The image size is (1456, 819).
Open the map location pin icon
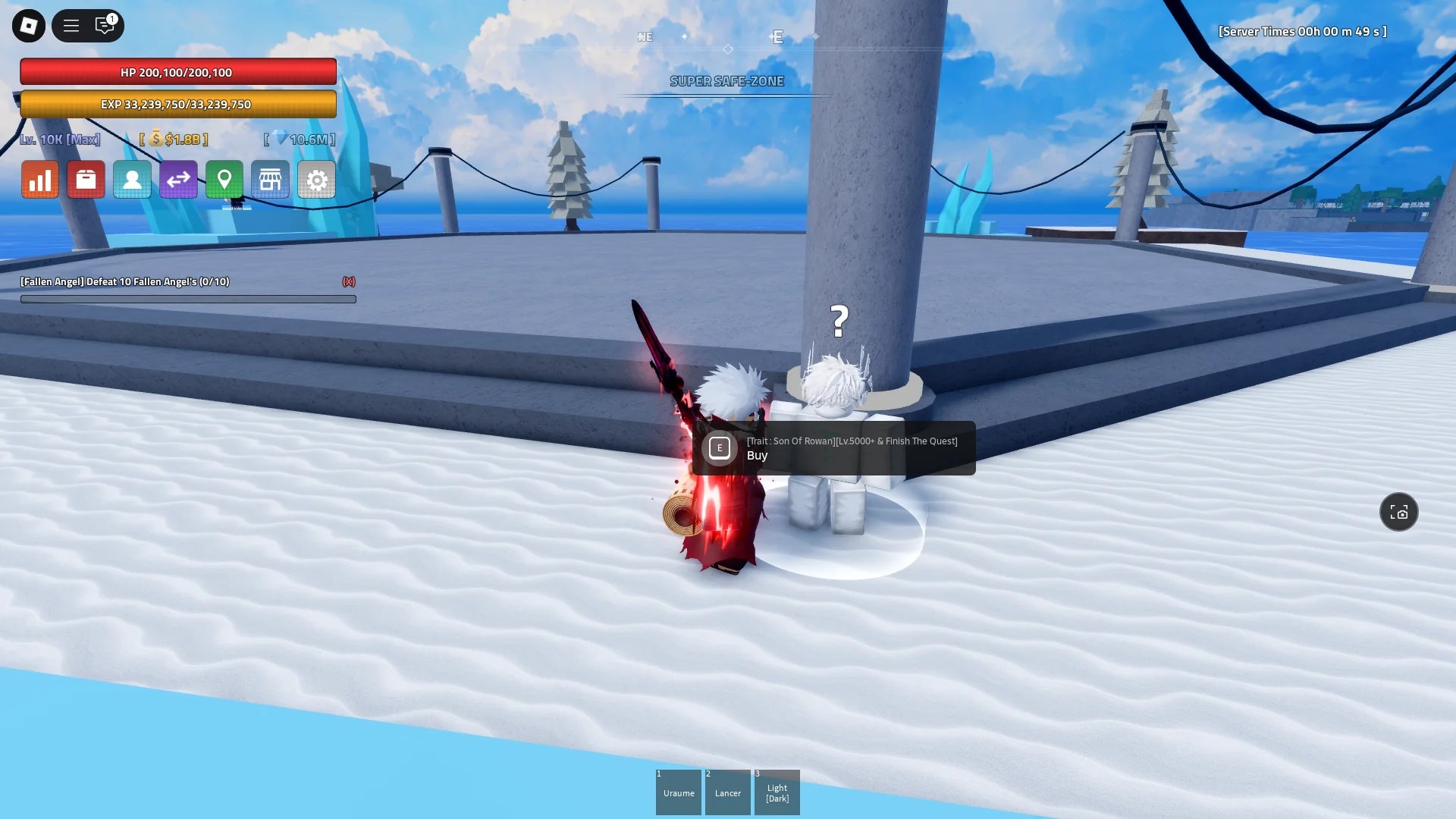click(224, 180)
